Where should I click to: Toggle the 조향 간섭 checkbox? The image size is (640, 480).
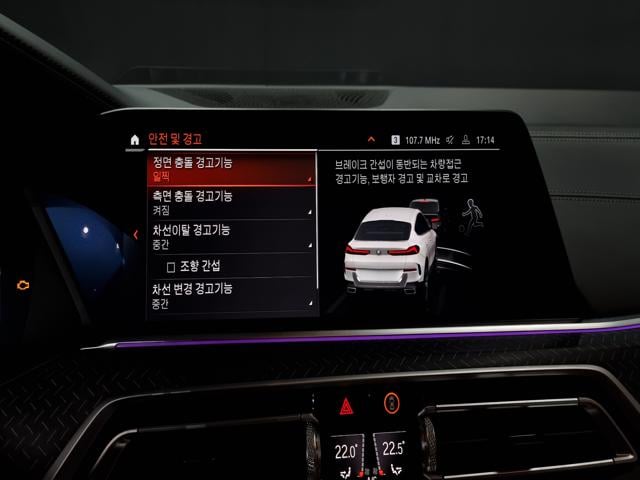(171, 267)
